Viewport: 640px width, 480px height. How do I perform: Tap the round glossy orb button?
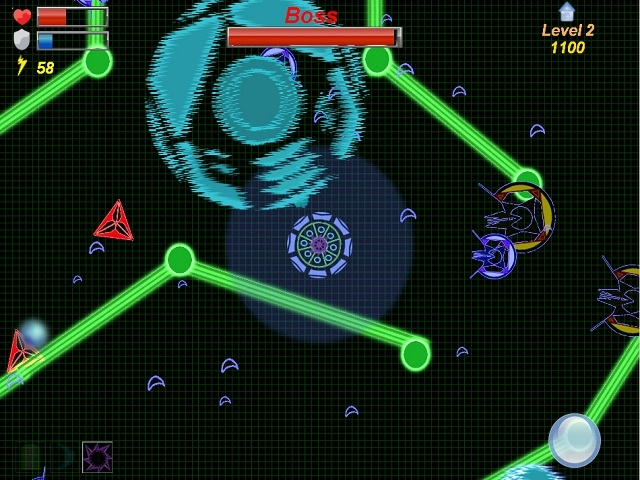coord(574,439)
